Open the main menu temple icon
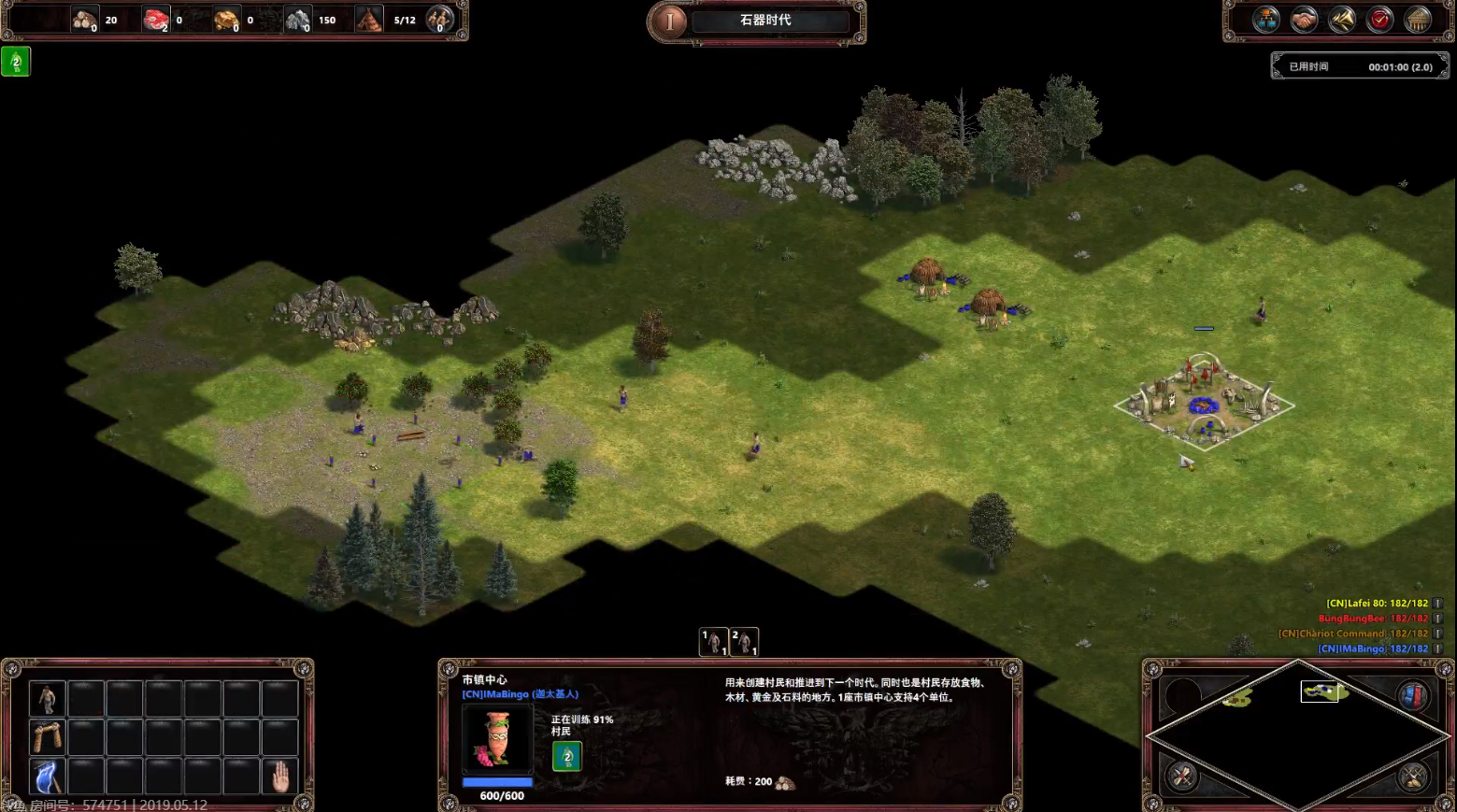Image resolution: width=1457 pixels, height=812 pixels. (x=1418, y=20)
